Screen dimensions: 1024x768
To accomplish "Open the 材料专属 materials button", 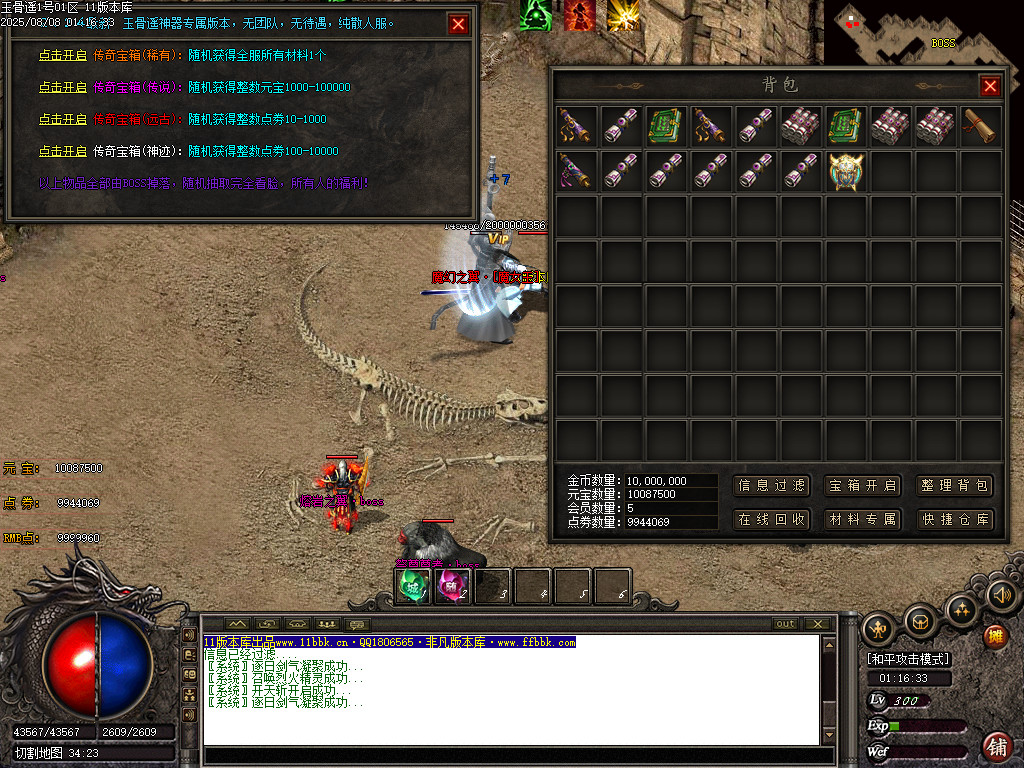I will pyautogui.click(x=863, y=520).
